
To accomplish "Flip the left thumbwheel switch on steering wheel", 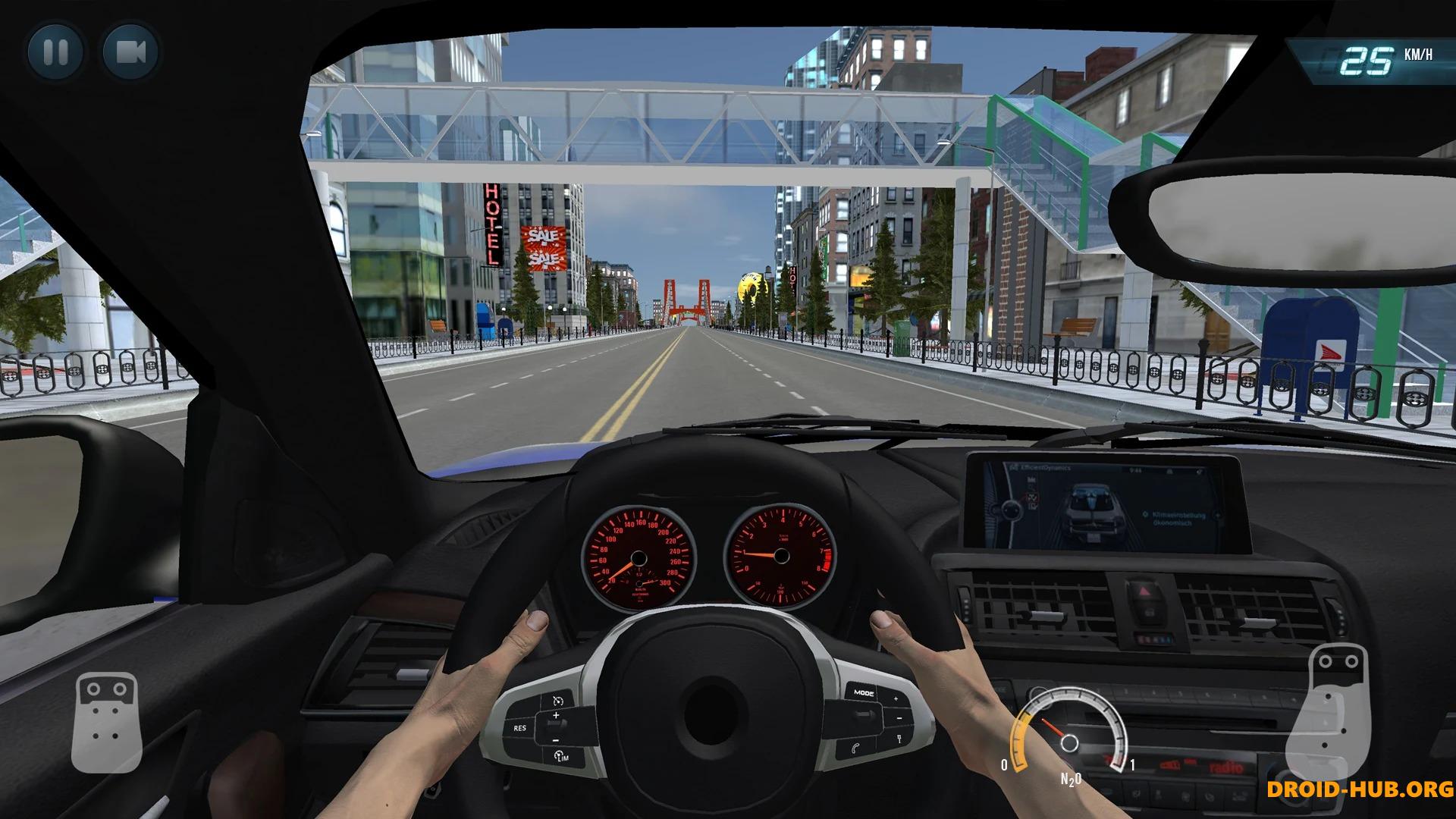I will coord(556,726).
